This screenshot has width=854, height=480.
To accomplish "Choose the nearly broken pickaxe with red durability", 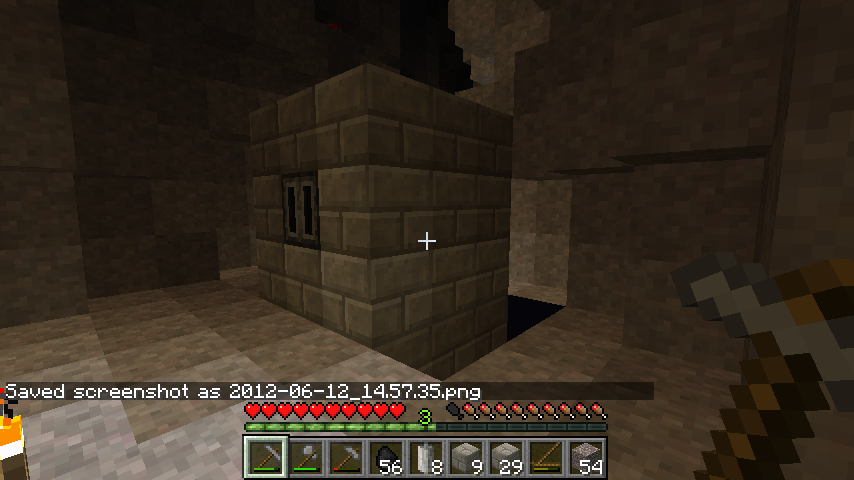I will click(347, 458).
